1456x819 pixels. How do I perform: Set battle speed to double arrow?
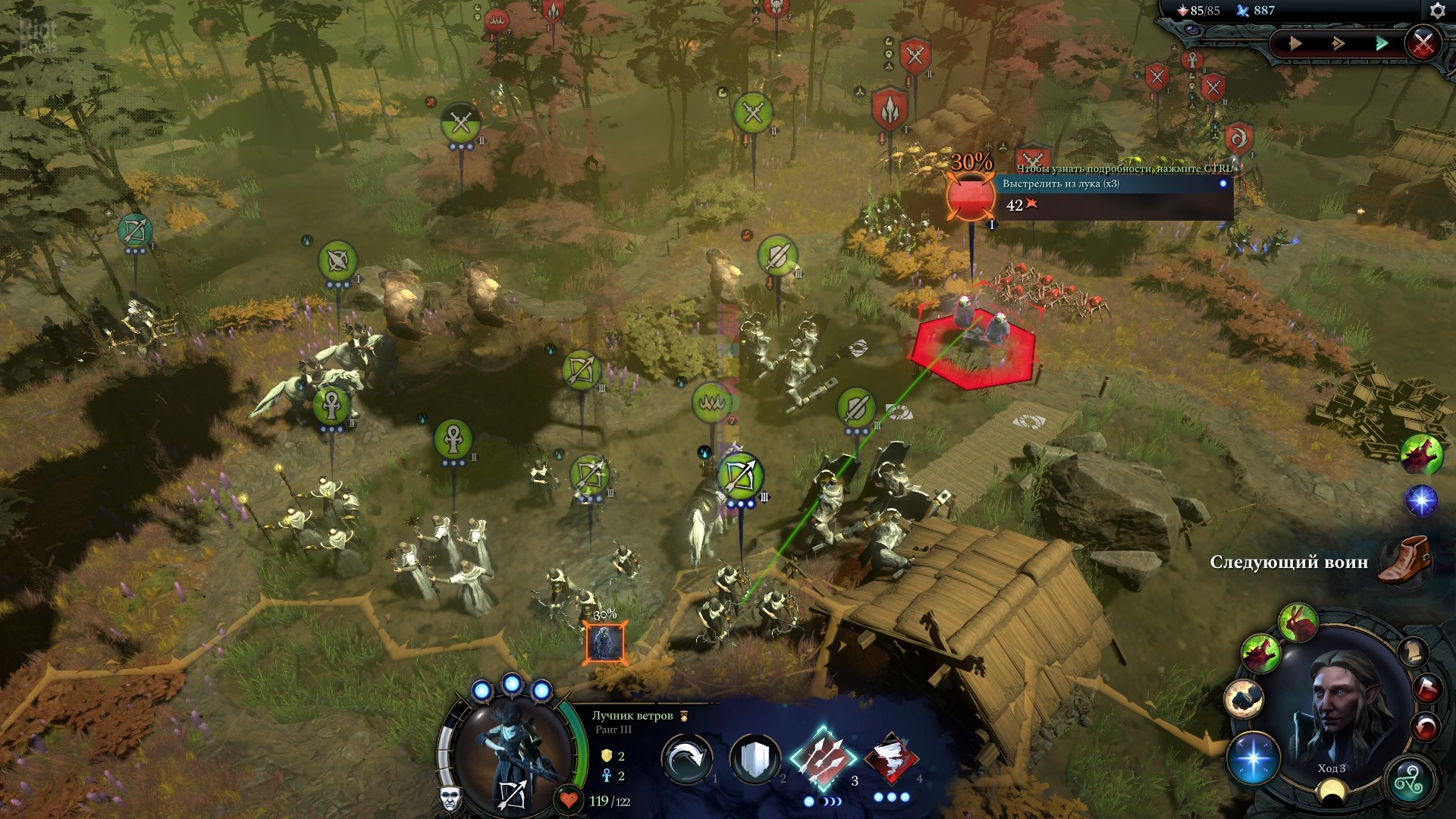(x=1338, y=43)
